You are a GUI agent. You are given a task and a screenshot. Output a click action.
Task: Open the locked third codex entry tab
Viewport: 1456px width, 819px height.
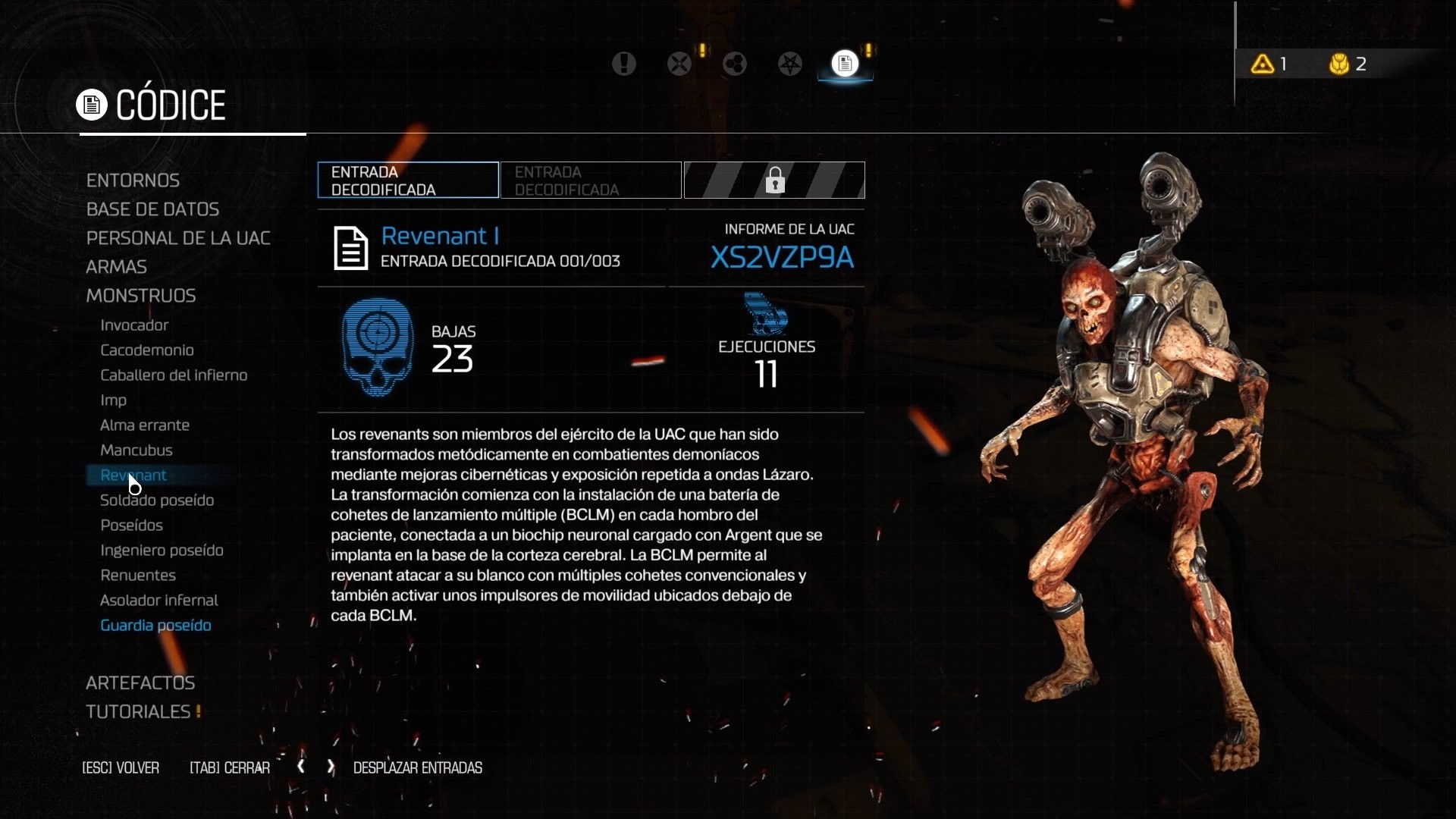[774, 180]
